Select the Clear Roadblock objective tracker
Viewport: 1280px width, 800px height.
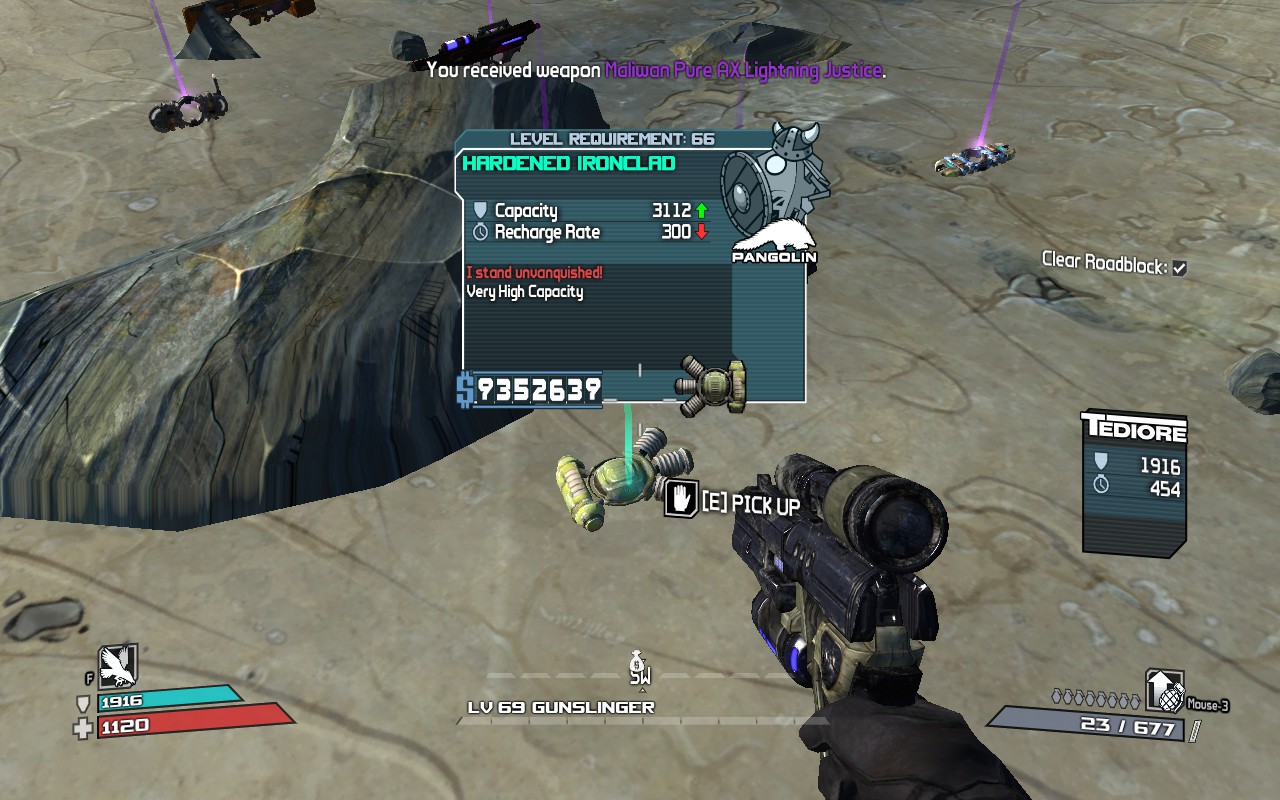(x=1114, y=263)
